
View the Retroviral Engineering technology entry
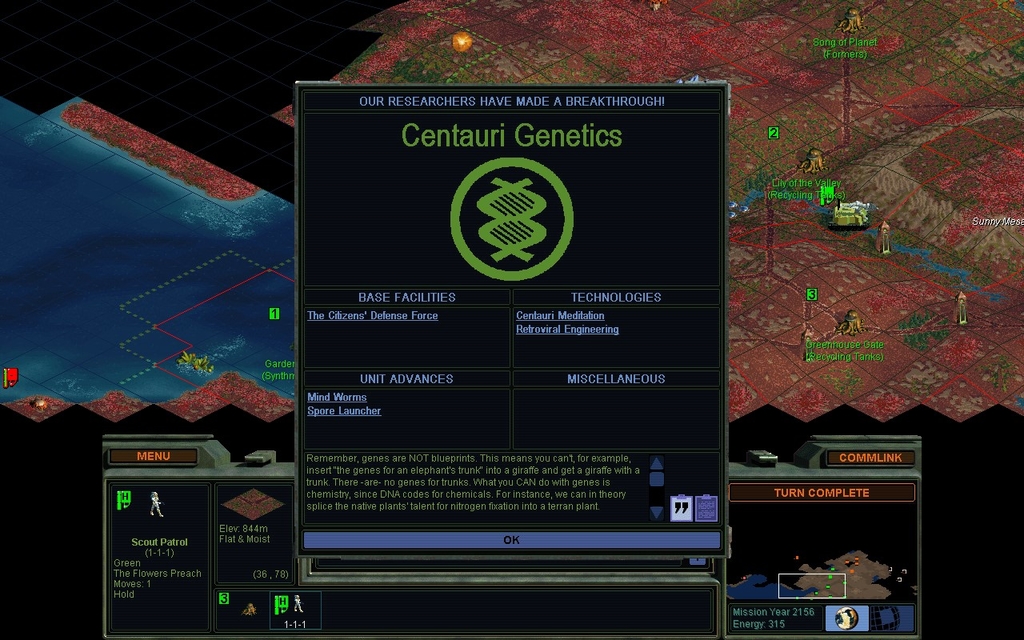567,330
